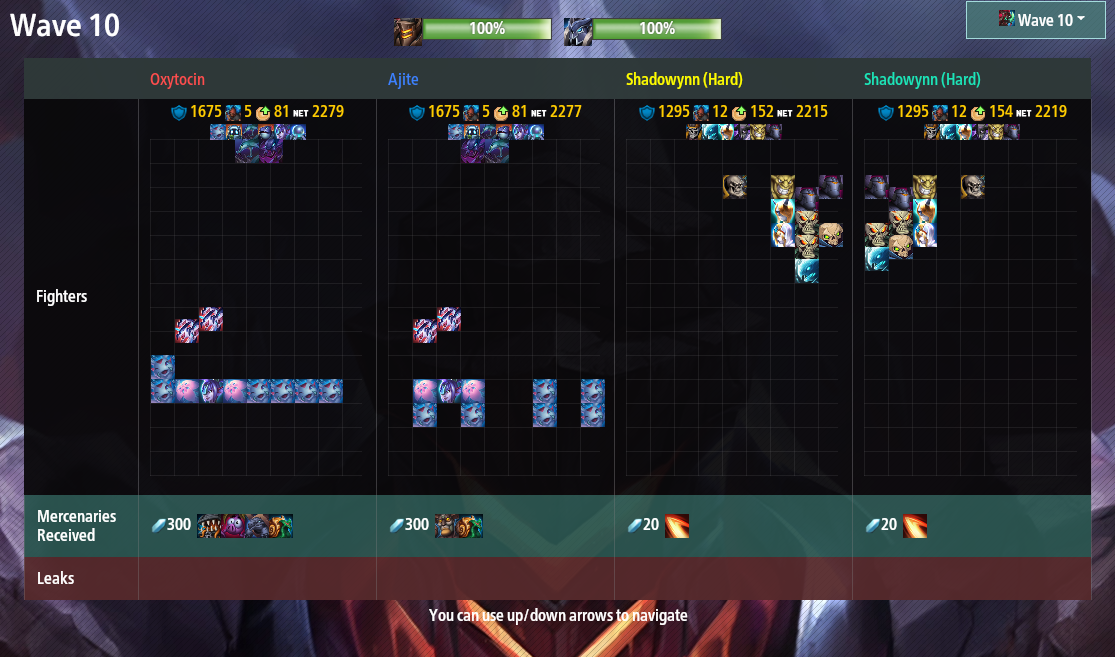Click the fiery slash icon under yellow Shadowynn
This screenshot has height=657, width=1115.
(x=677, y=526)
